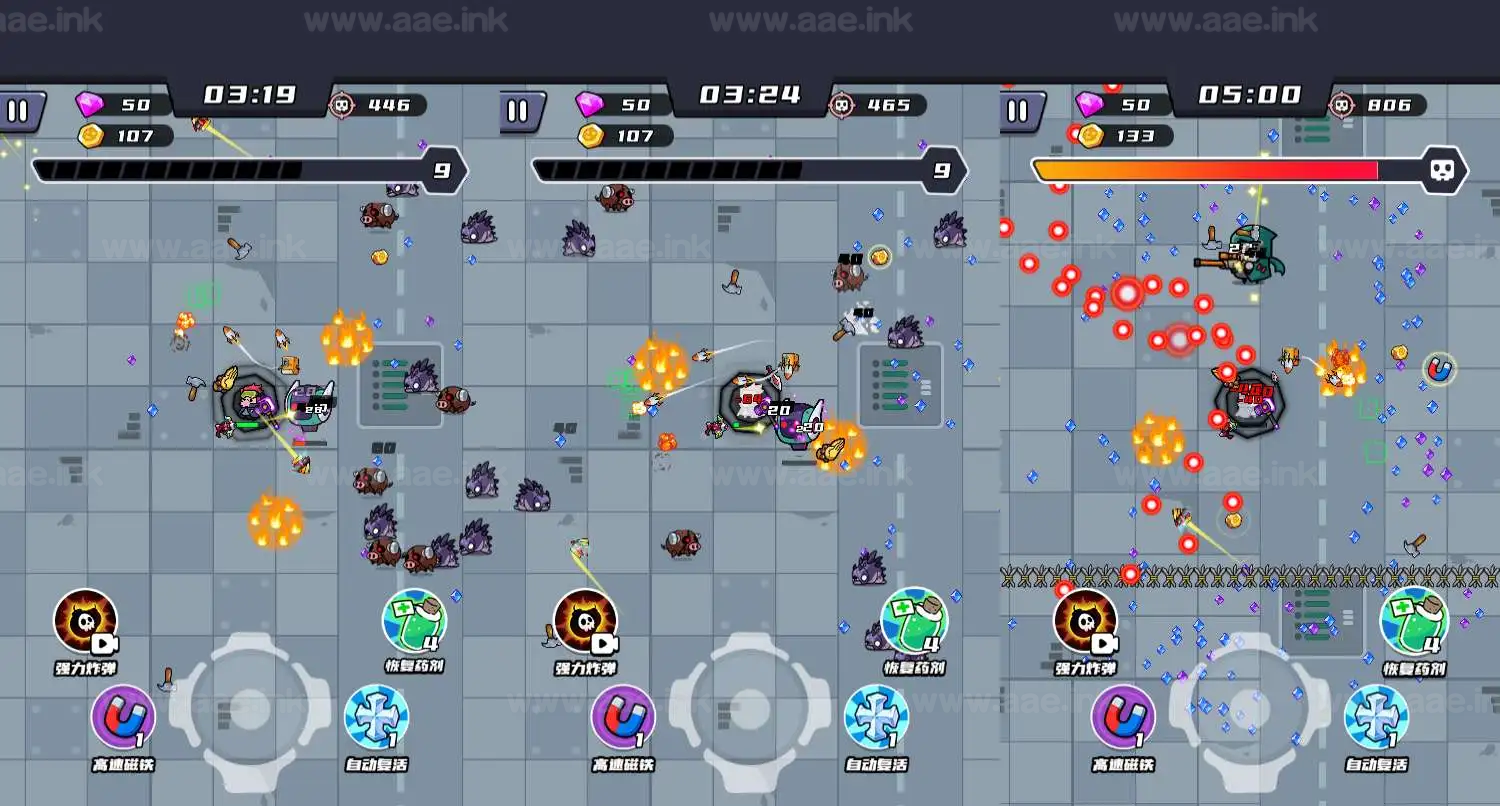This screenshot has height=806, width=1500.
Task: Pause the game in the 05:00 screenshot
Action: 1018,110
